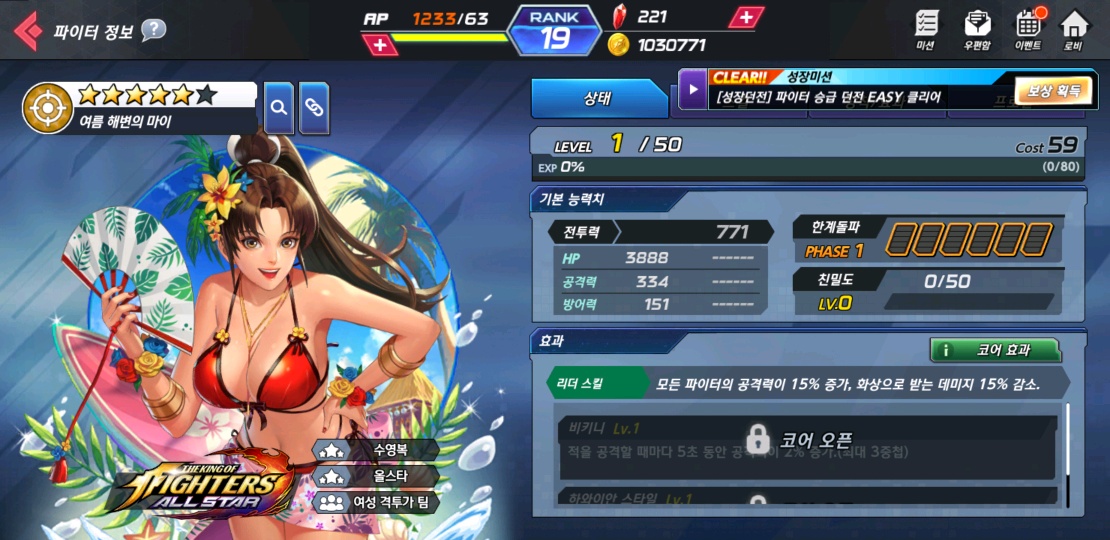Open 코어 효과 core effects
Screen dimensions: 1110x540
995,350
